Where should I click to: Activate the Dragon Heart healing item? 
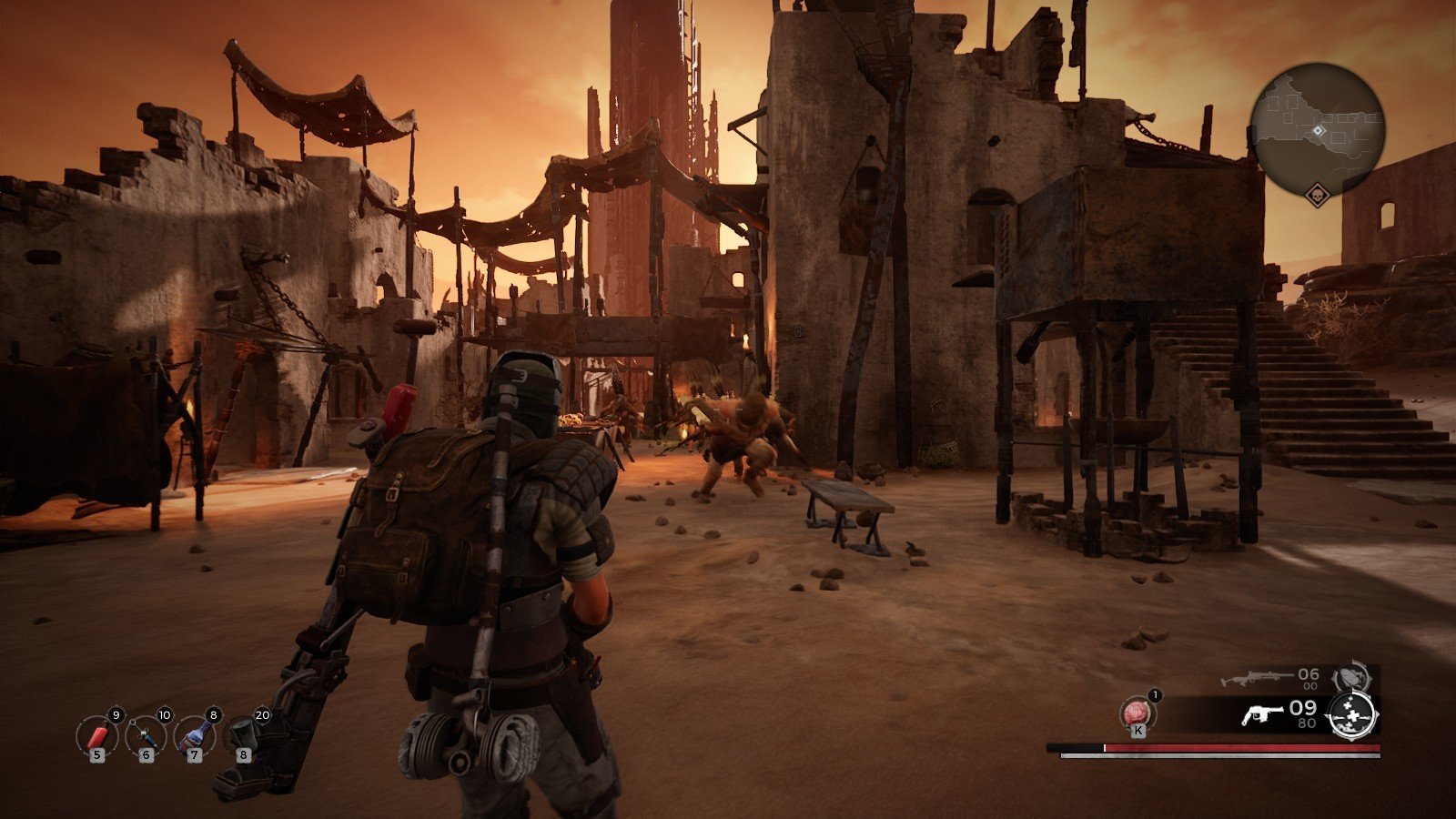coord(1137,711)
